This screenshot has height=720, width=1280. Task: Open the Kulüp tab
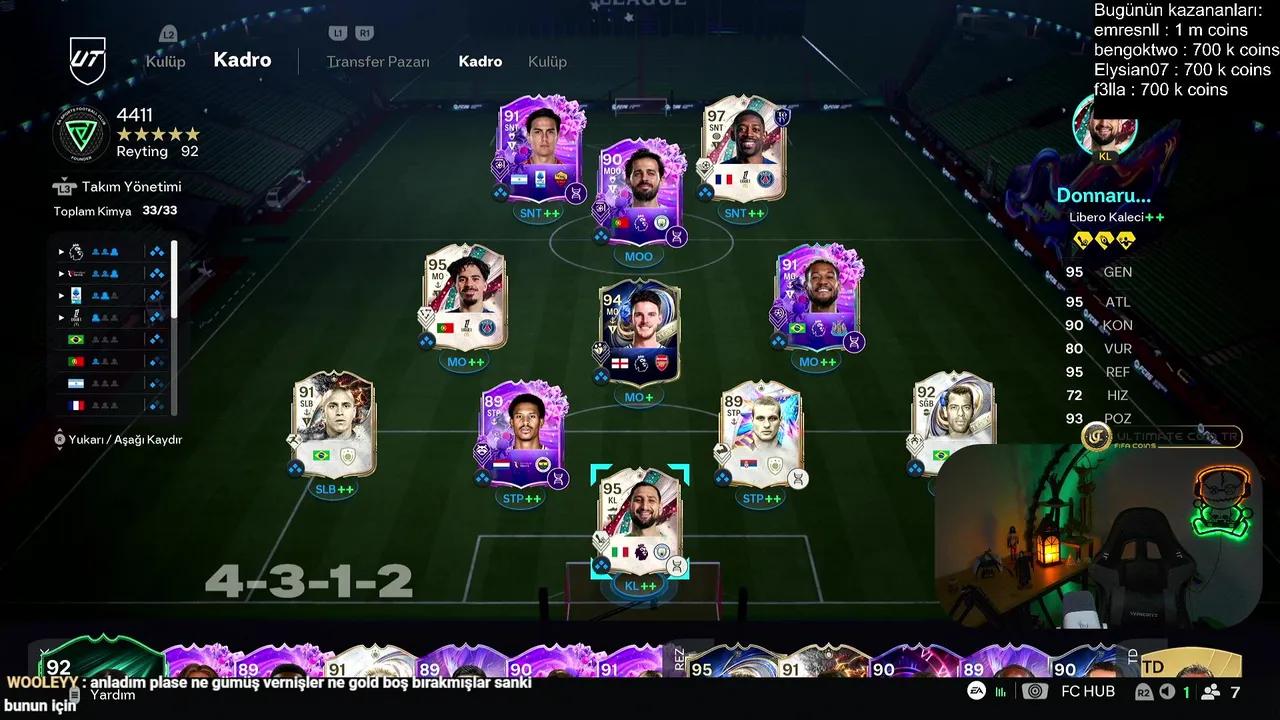(546, 61)
